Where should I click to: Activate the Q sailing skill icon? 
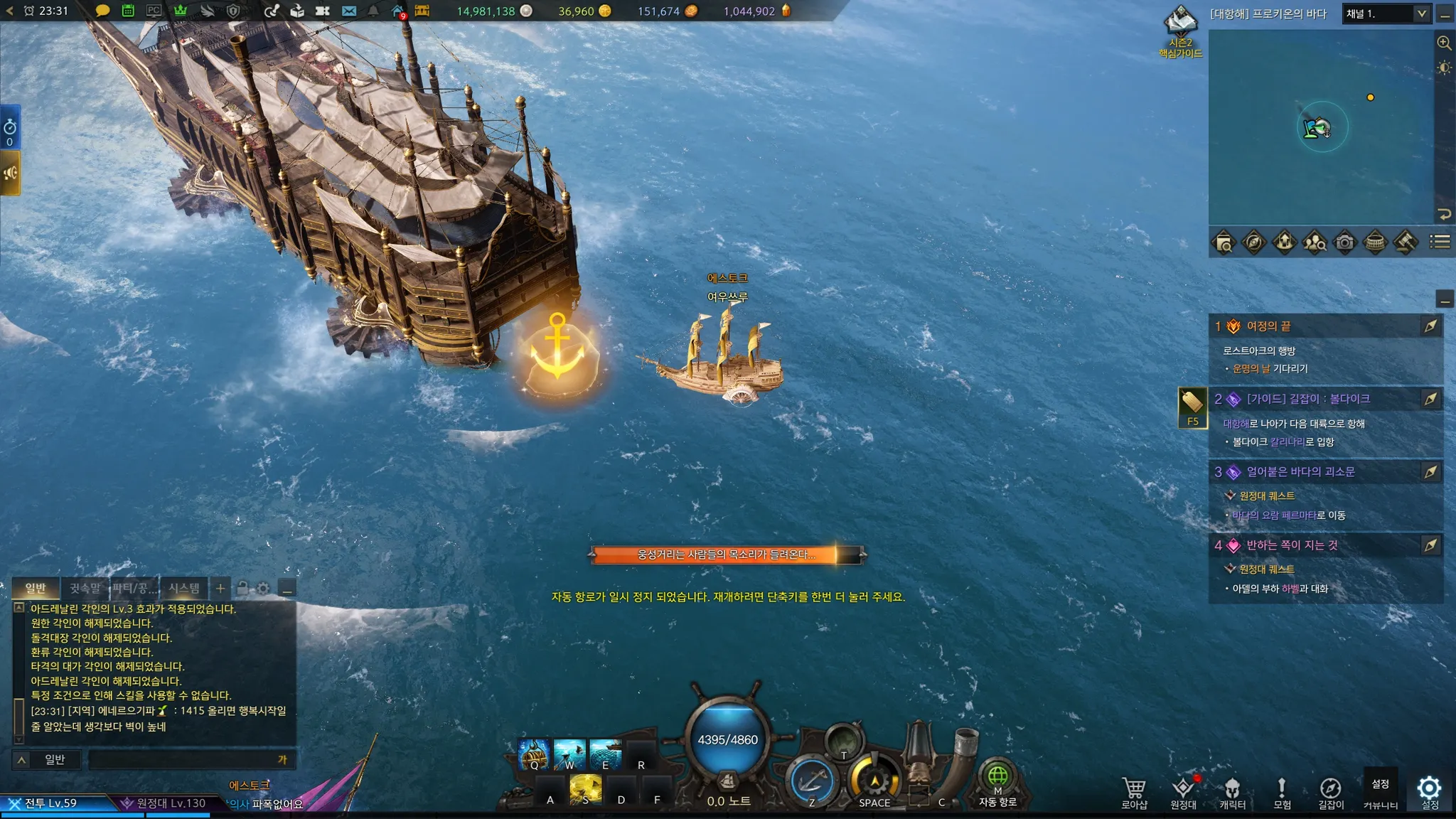tap(533, 755)
